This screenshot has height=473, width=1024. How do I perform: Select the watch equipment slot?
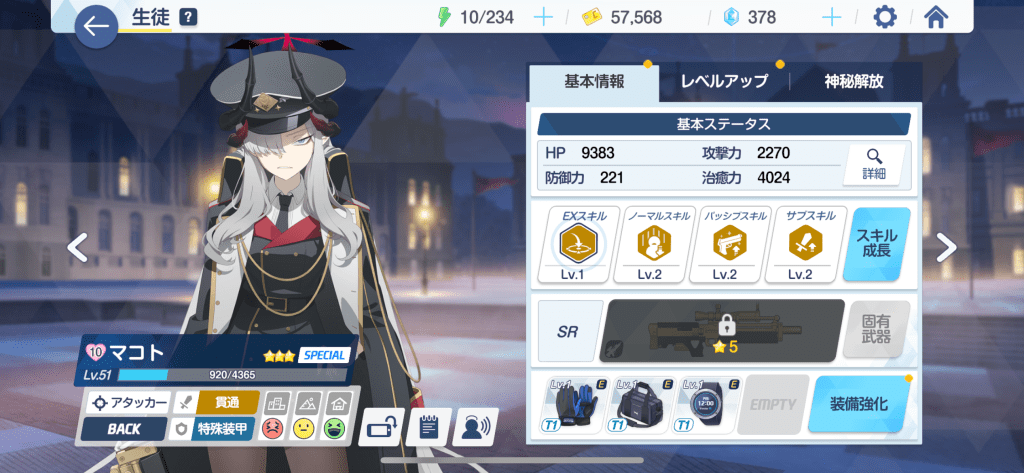[708, 405]
